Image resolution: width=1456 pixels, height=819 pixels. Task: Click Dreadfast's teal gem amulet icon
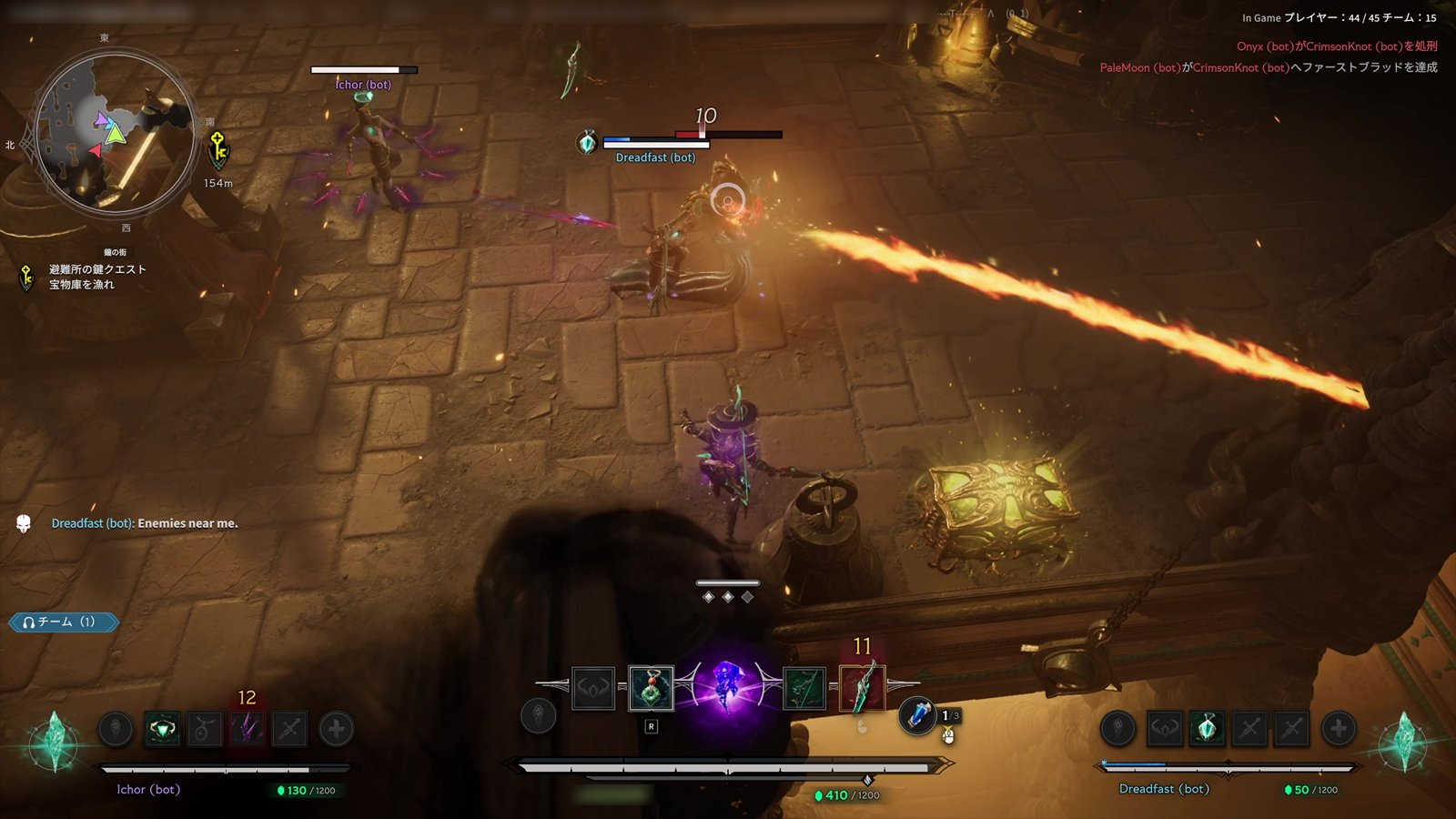1207,728
